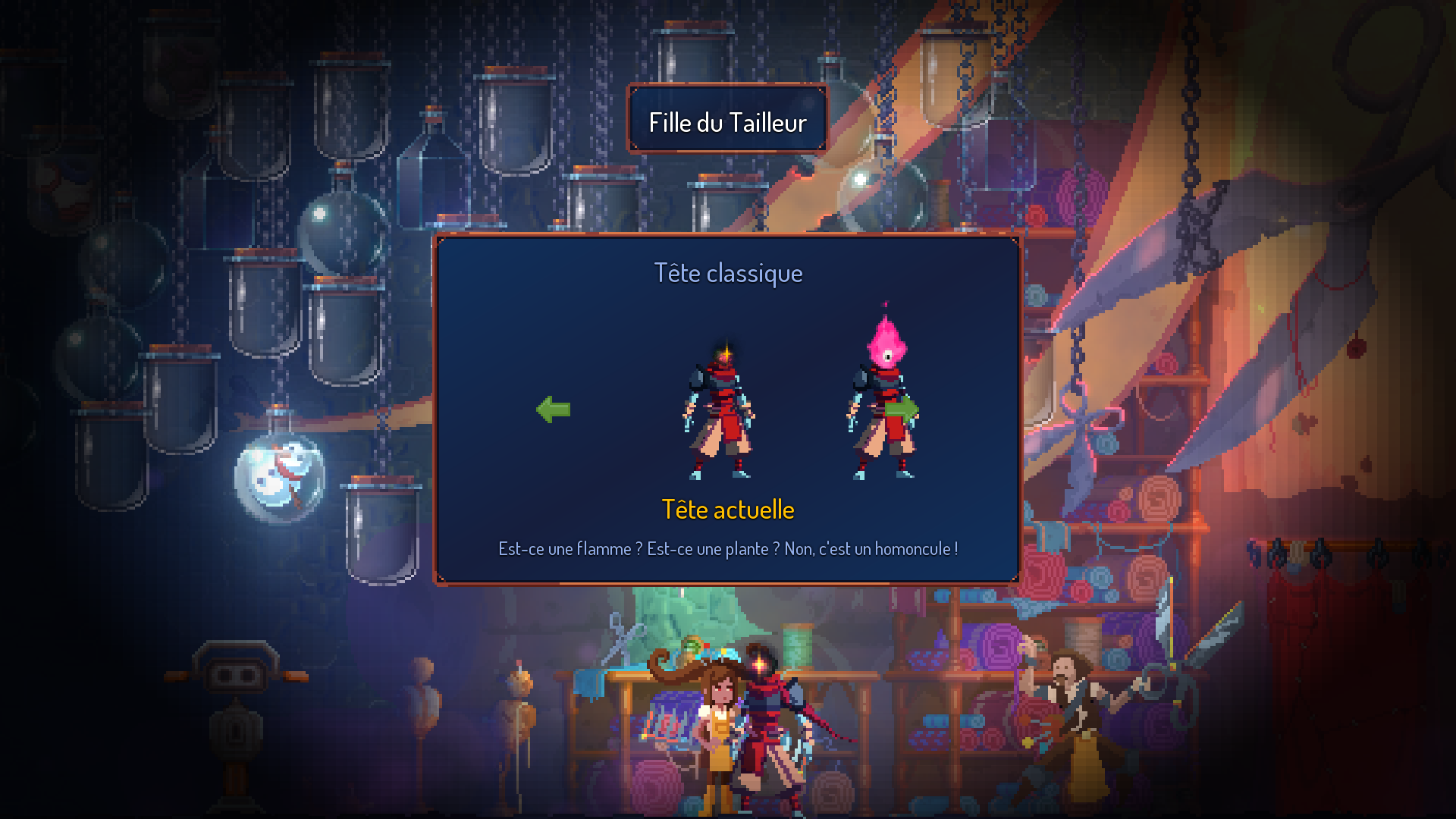
Task: Click the green left arrow for previous head
Action: click(x=554, y=409)
